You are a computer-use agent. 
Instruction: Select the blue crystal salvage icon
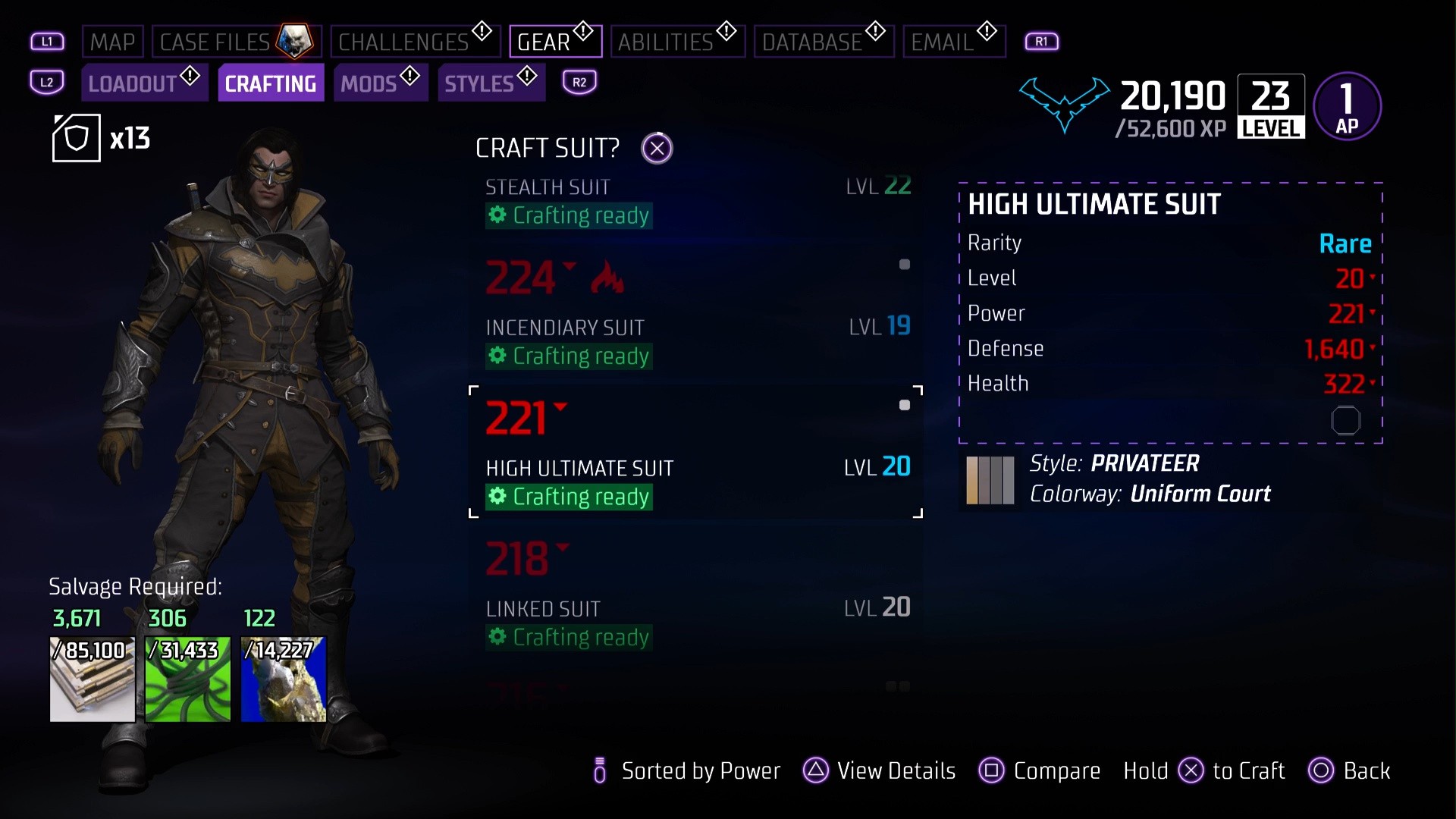(x=284, y=679)
